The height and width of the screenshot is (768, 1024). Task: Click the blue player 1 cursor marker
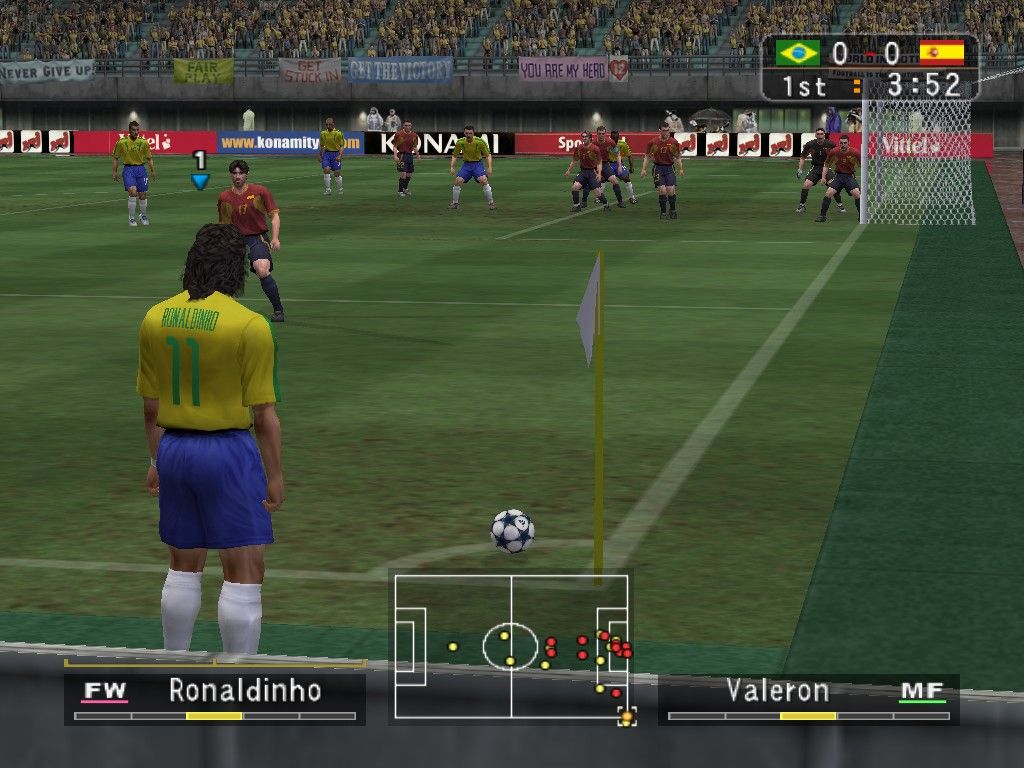[200, 180]
